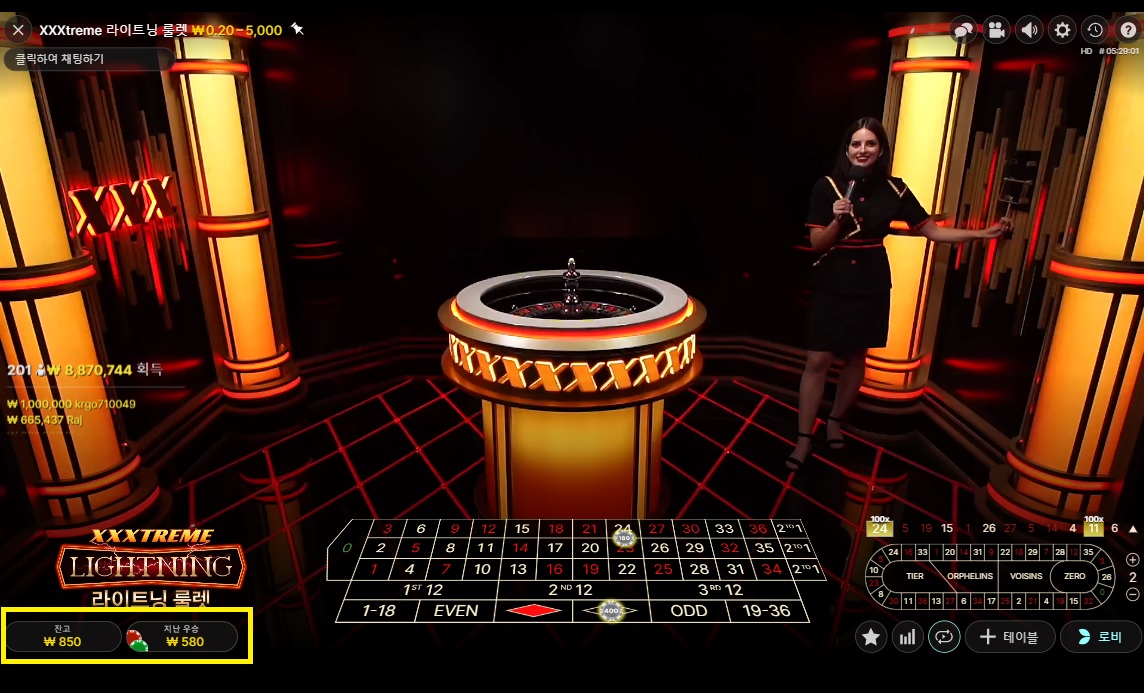Viewport: 1144px width, 693px height.
Task: Open the chat bubbles panel
Action: 963,30
